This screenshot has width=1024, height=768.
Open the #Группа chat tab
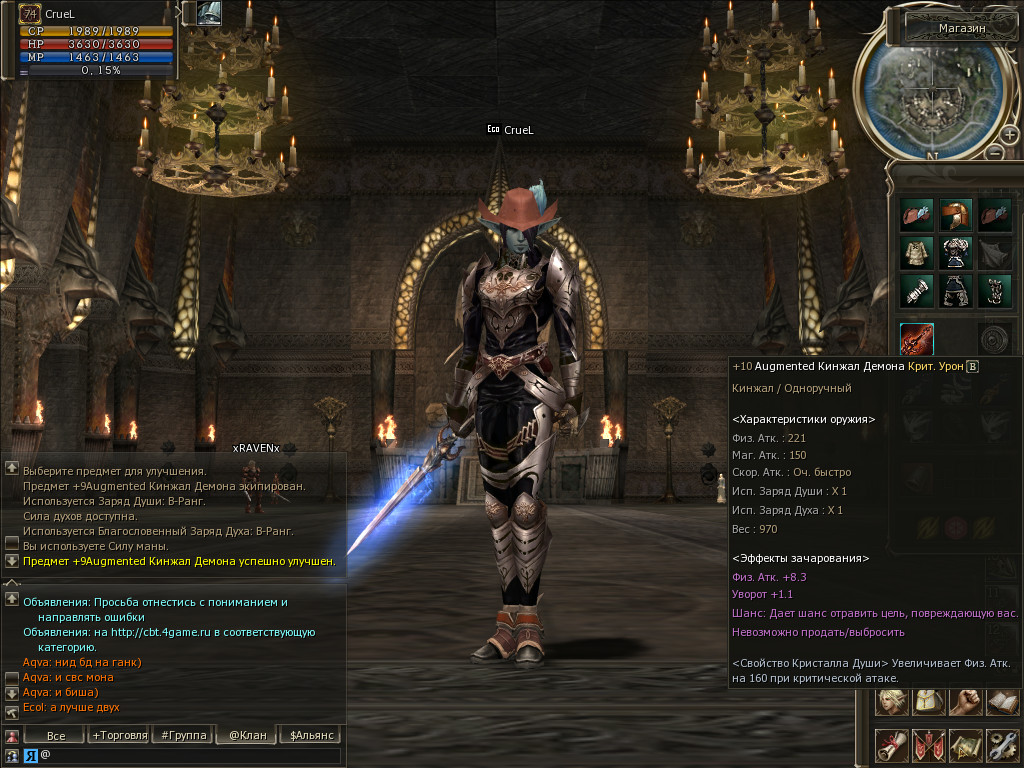click(184, 735)
